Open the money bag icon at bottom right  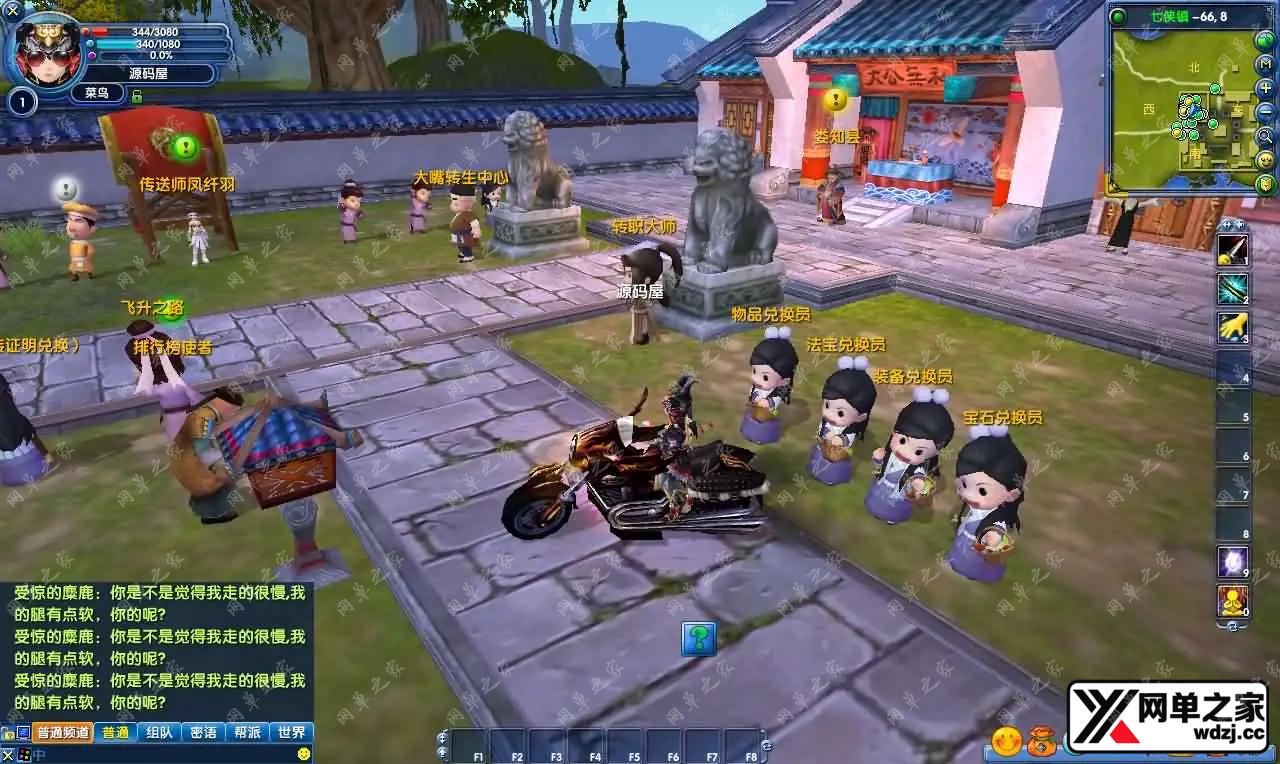tap(1041, 741)
